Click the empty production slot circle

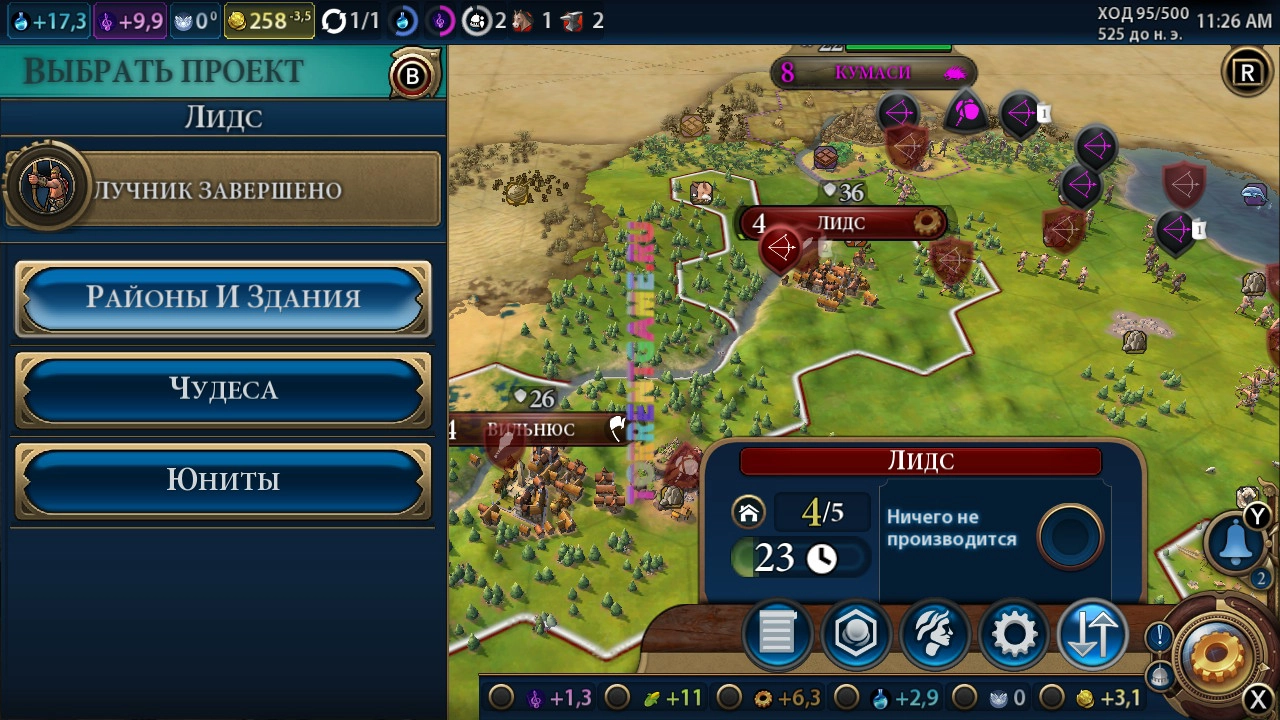pyautogui.click(x=1069, y=538)
